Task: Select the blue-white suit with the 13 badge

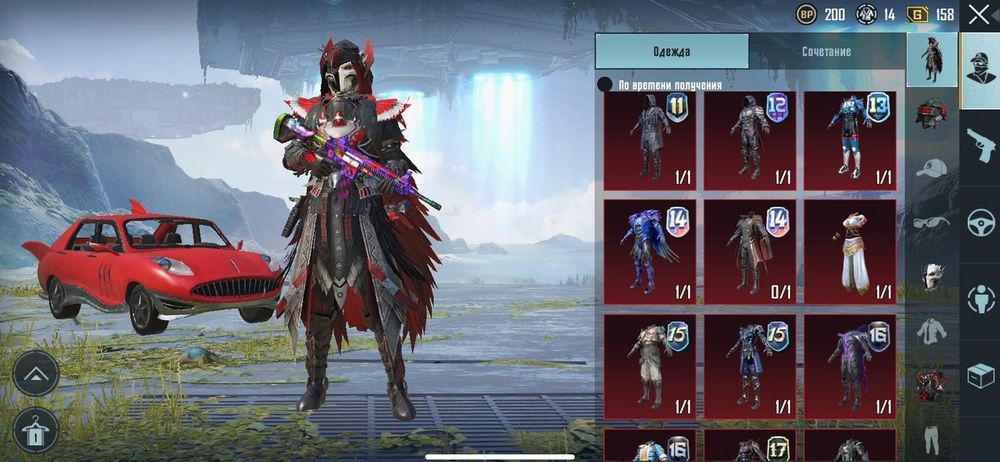Action: pos(850,141)
